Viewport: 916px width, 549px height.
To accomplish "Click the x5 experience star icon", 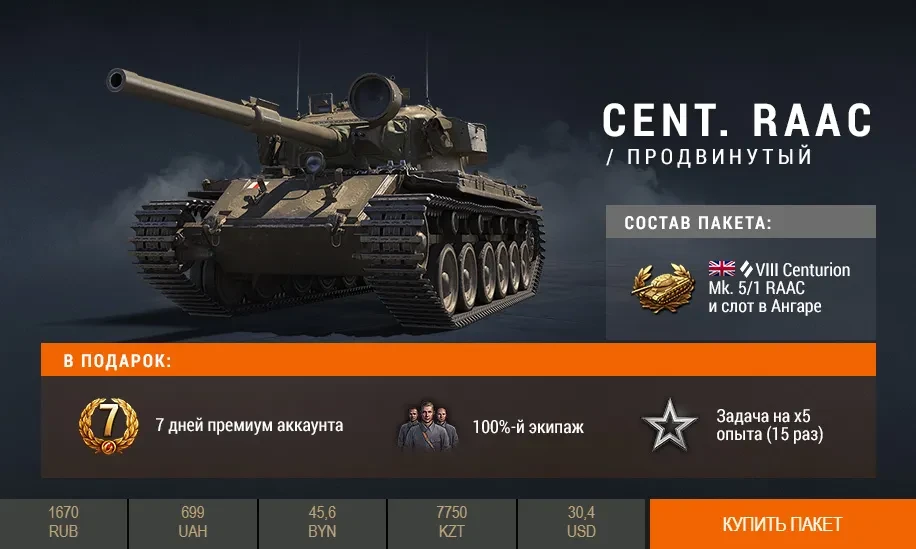I will [x=669, y=427].
